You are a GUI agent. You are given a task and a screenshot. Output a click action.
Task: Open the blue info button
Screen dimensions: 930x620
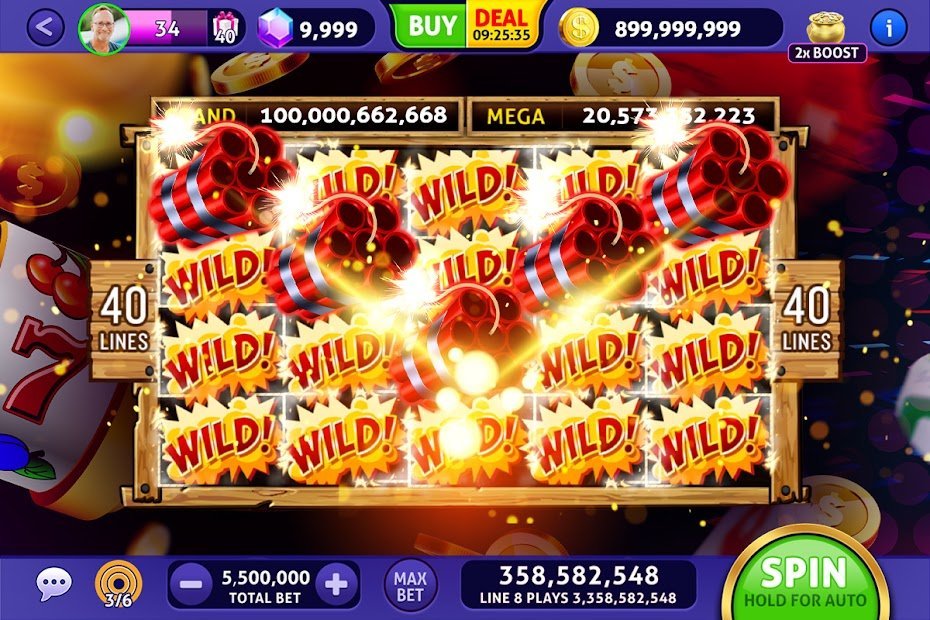coord(888,27)
